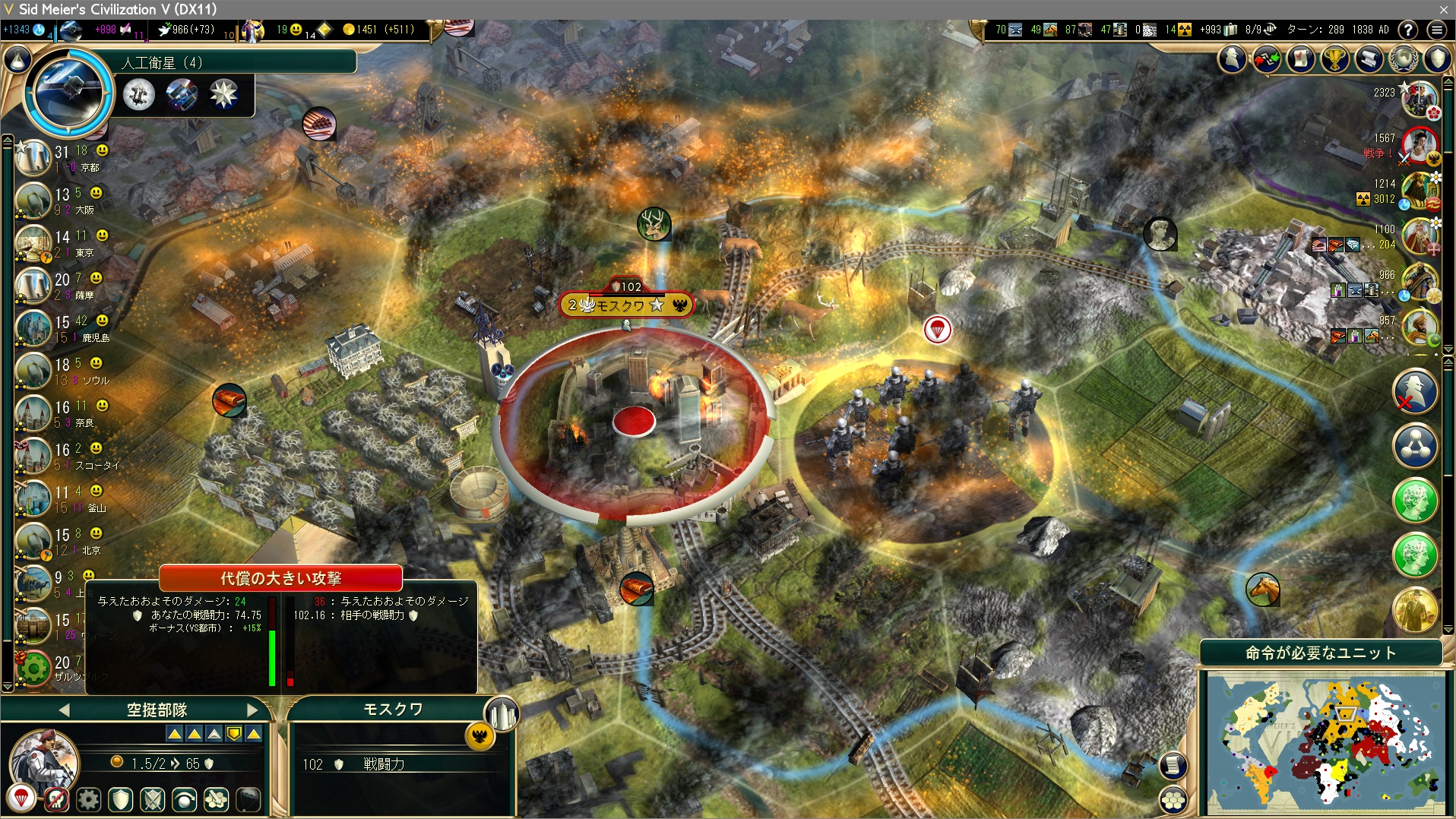Open the war leader portrait marked 戦争

point(1420,145)
